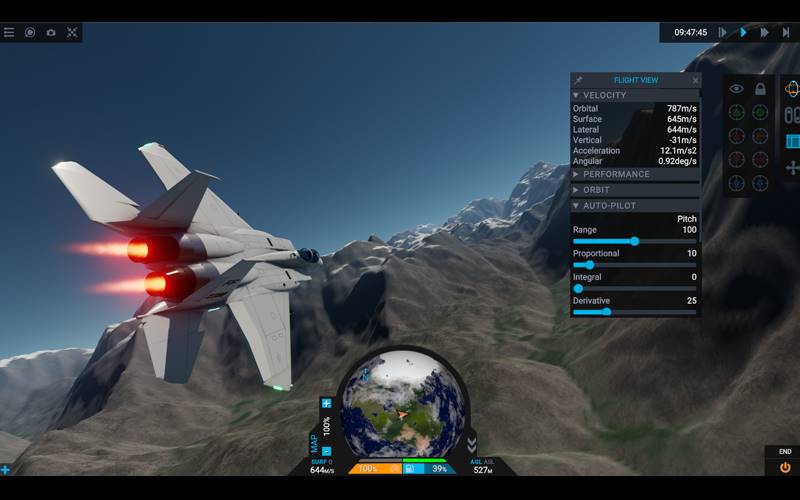
Task: Close the Flight View panel
Action: coord(695,80)
